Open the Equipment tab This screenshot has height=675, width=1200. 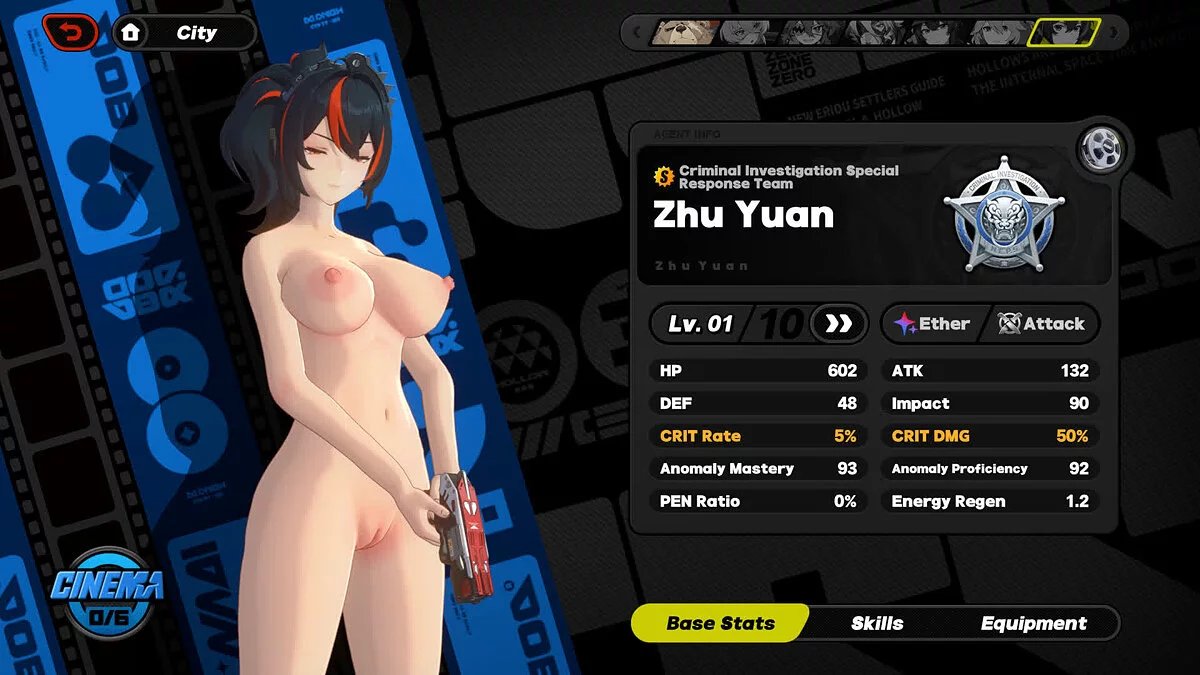(x=1033, y=623)
